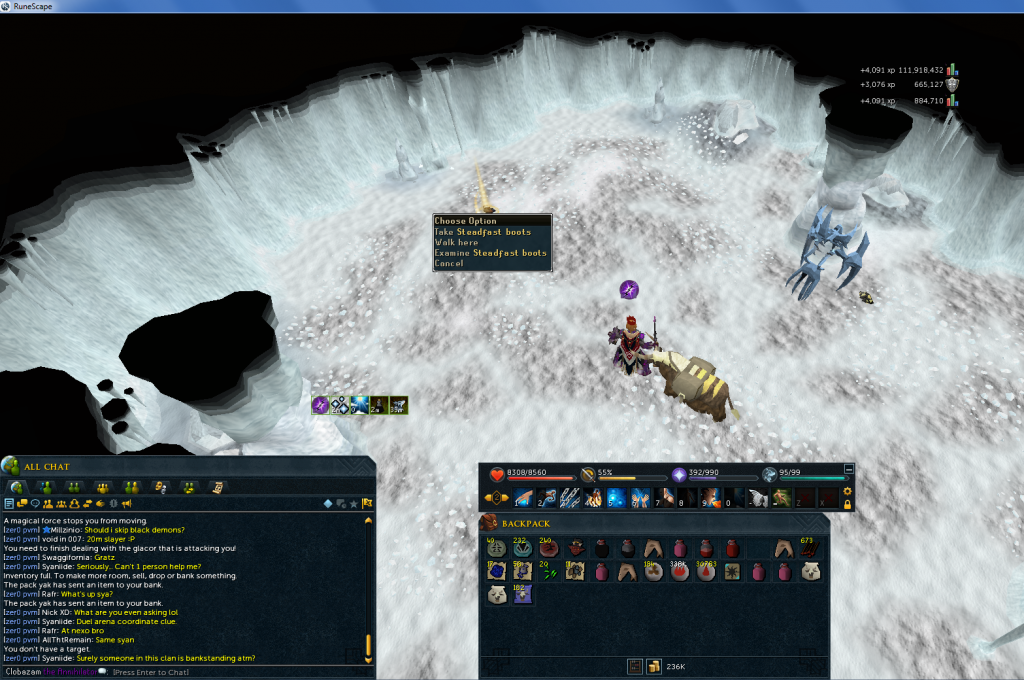Toggle the action bar padlock
Viewport: 1024px width, 680px height.
[848, 505]
